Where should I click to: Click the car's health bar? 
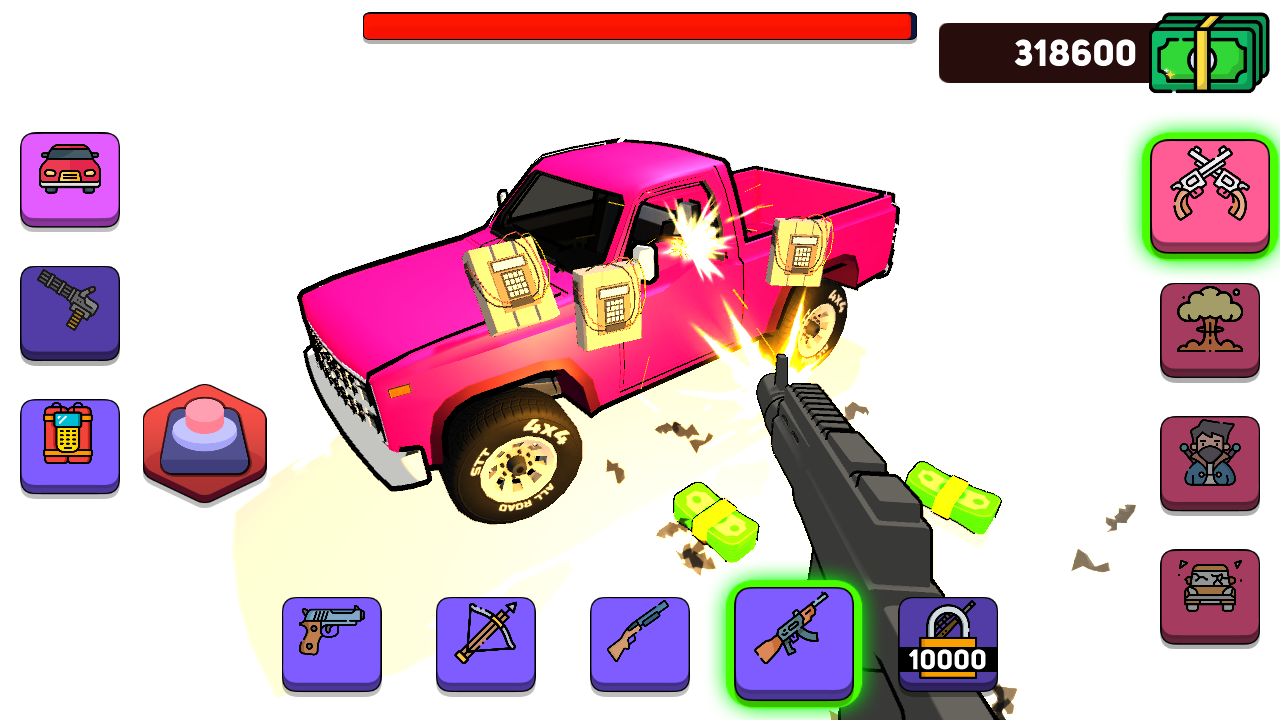click(639, 25)
